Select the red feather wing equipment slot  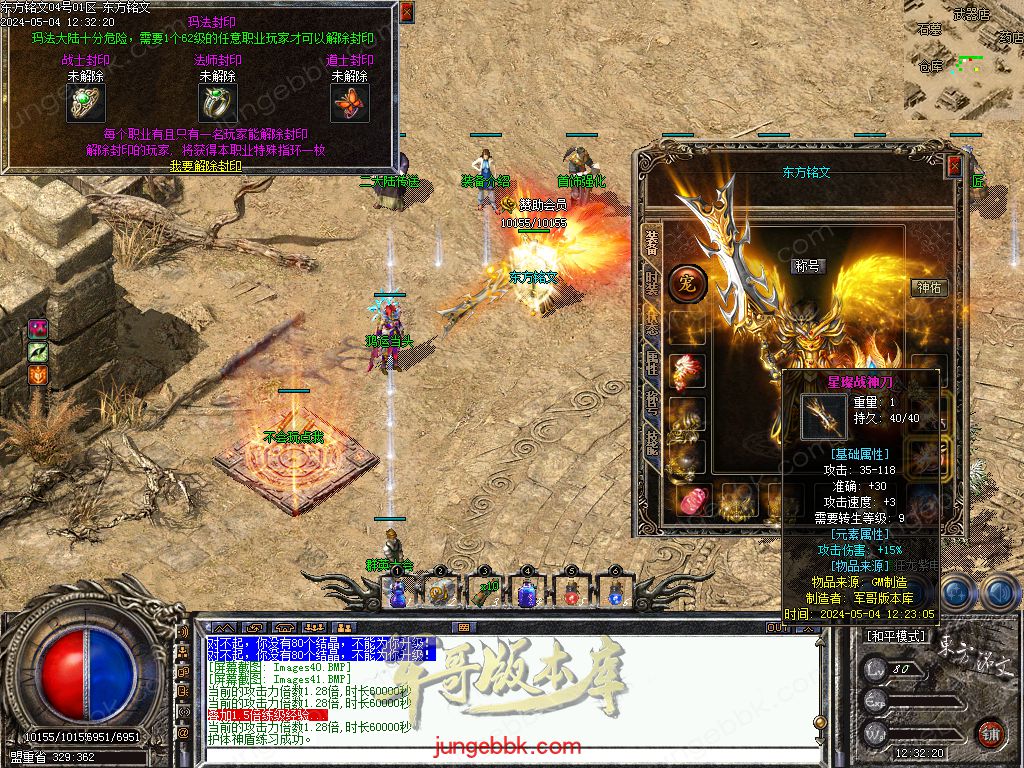click(x=687, y=371)
